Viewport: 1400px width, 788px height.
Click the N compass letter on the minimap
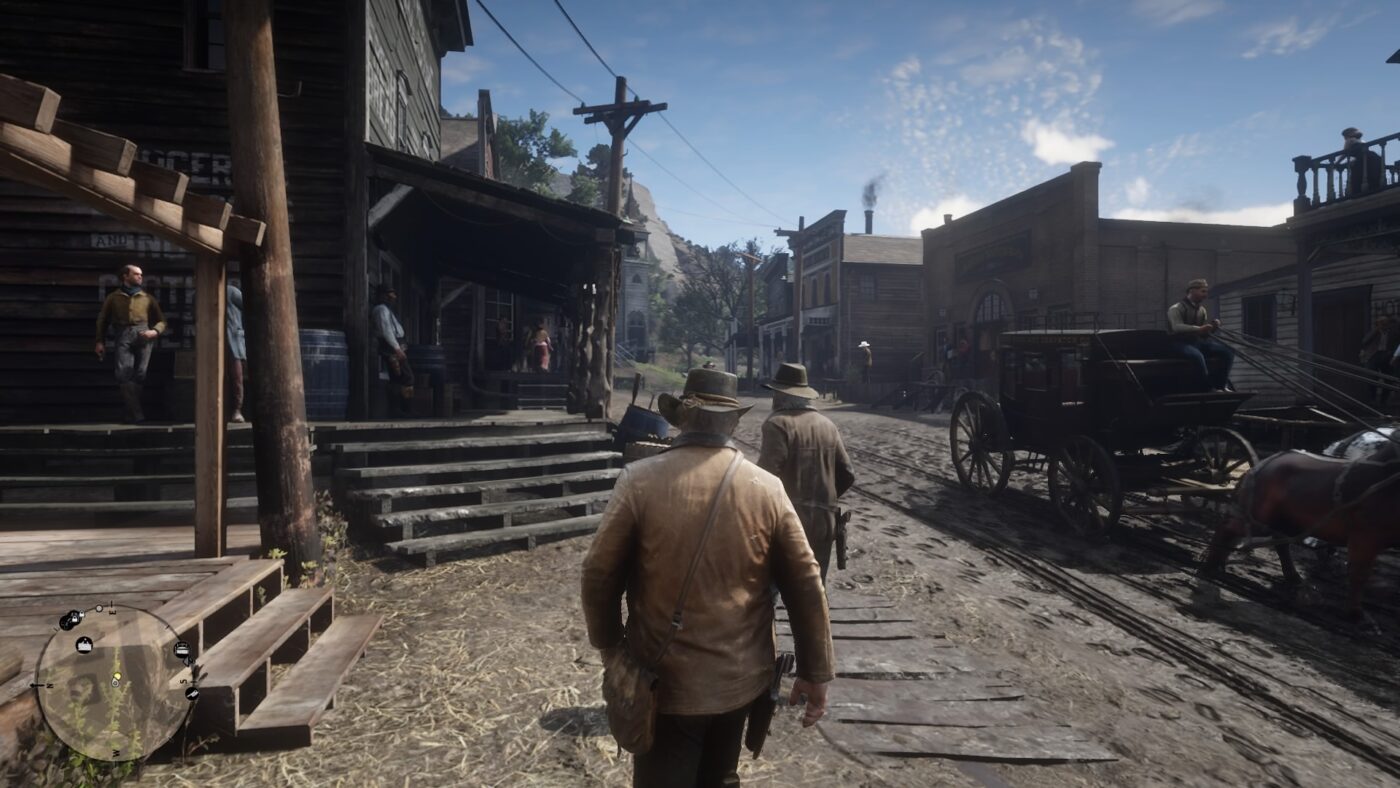48,685
